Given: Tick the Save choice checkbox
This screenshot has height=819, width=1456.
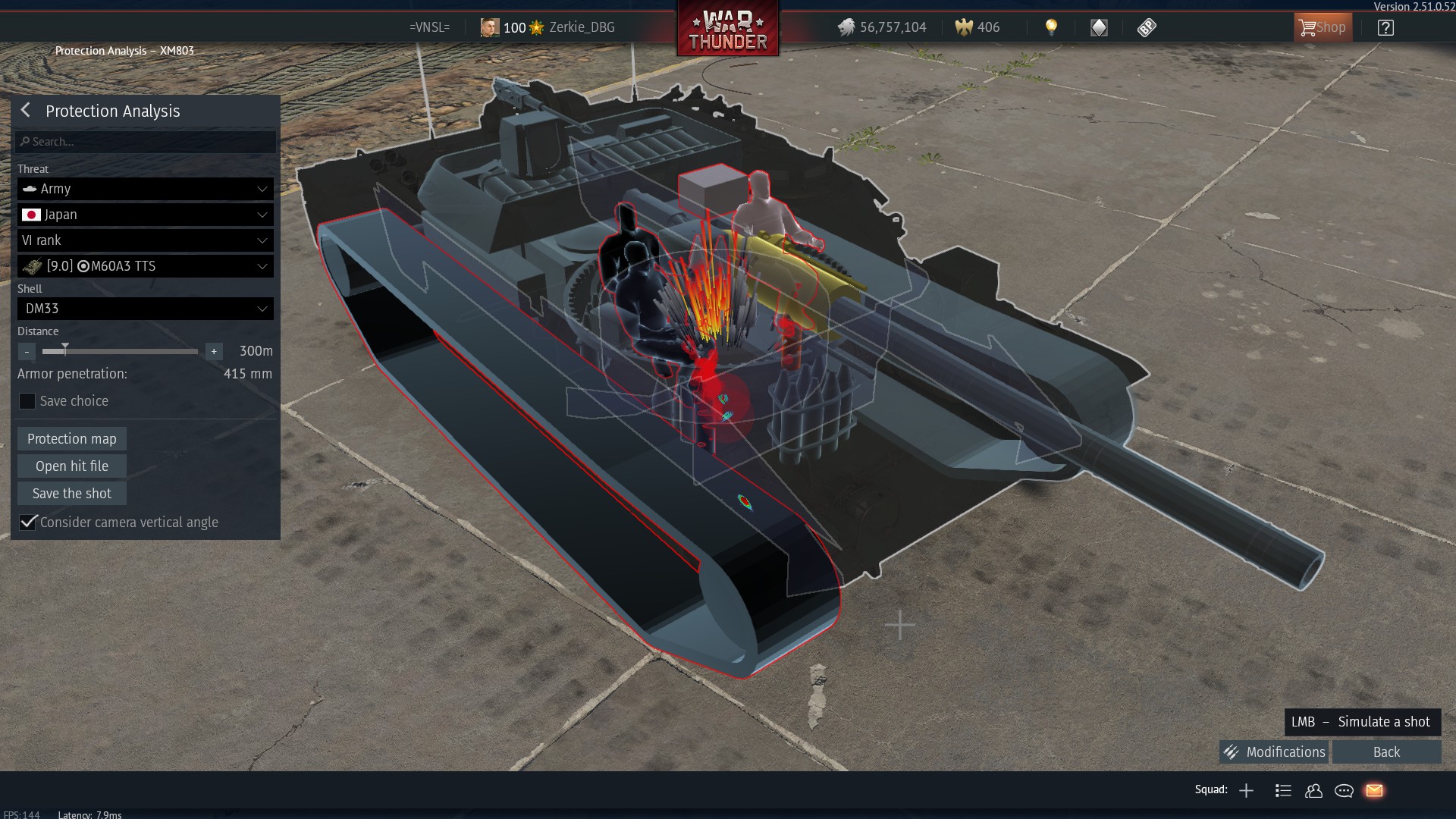Looking at the screenshot, I should [27, 401].
